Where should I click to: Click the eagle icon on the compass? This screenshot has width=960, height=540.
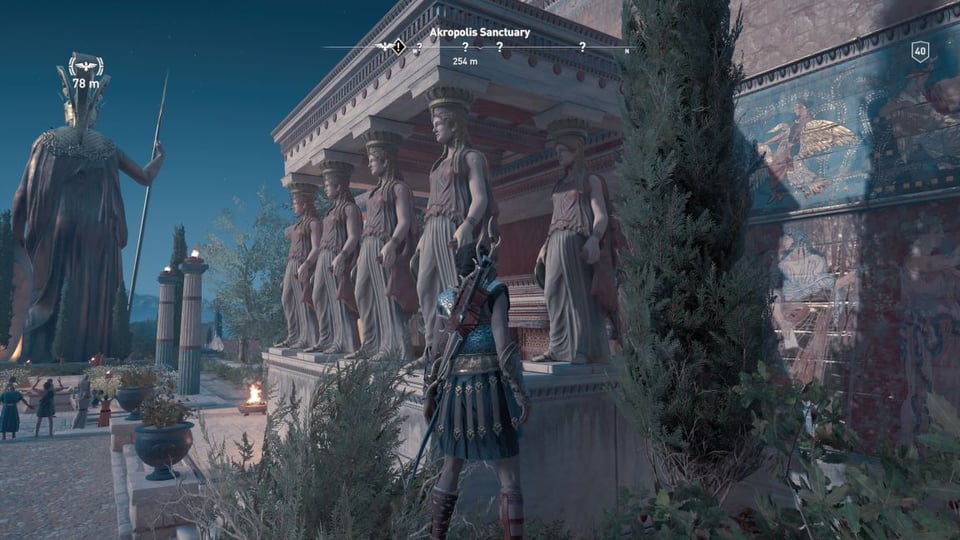tap(384, 46)
